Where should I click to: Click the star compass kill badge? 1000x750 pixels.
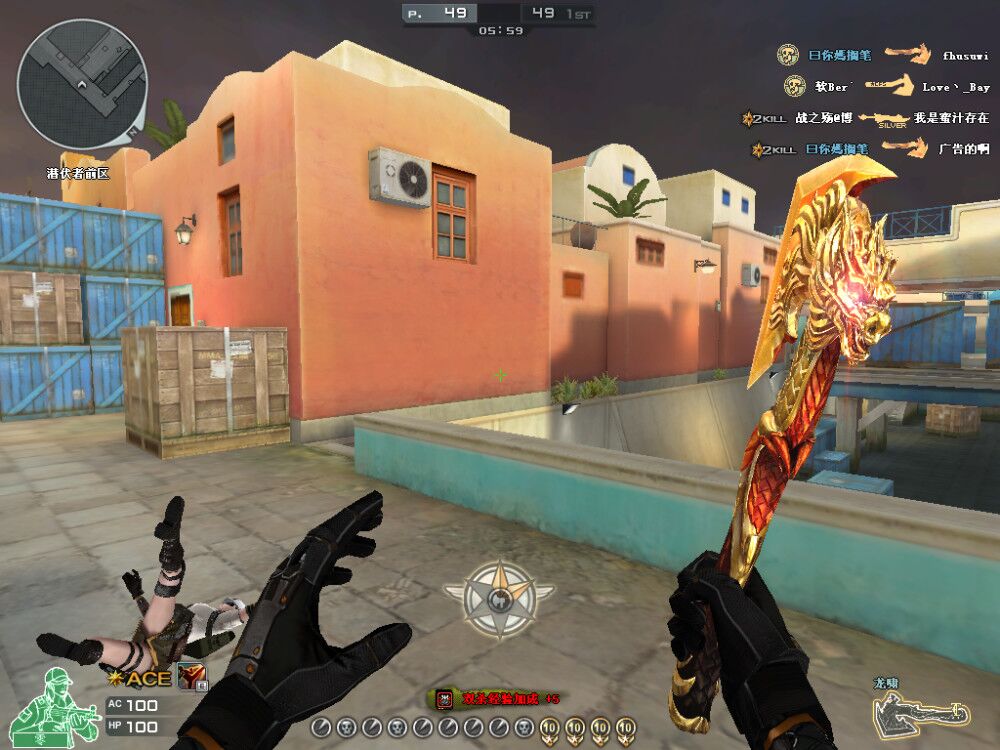499,599
